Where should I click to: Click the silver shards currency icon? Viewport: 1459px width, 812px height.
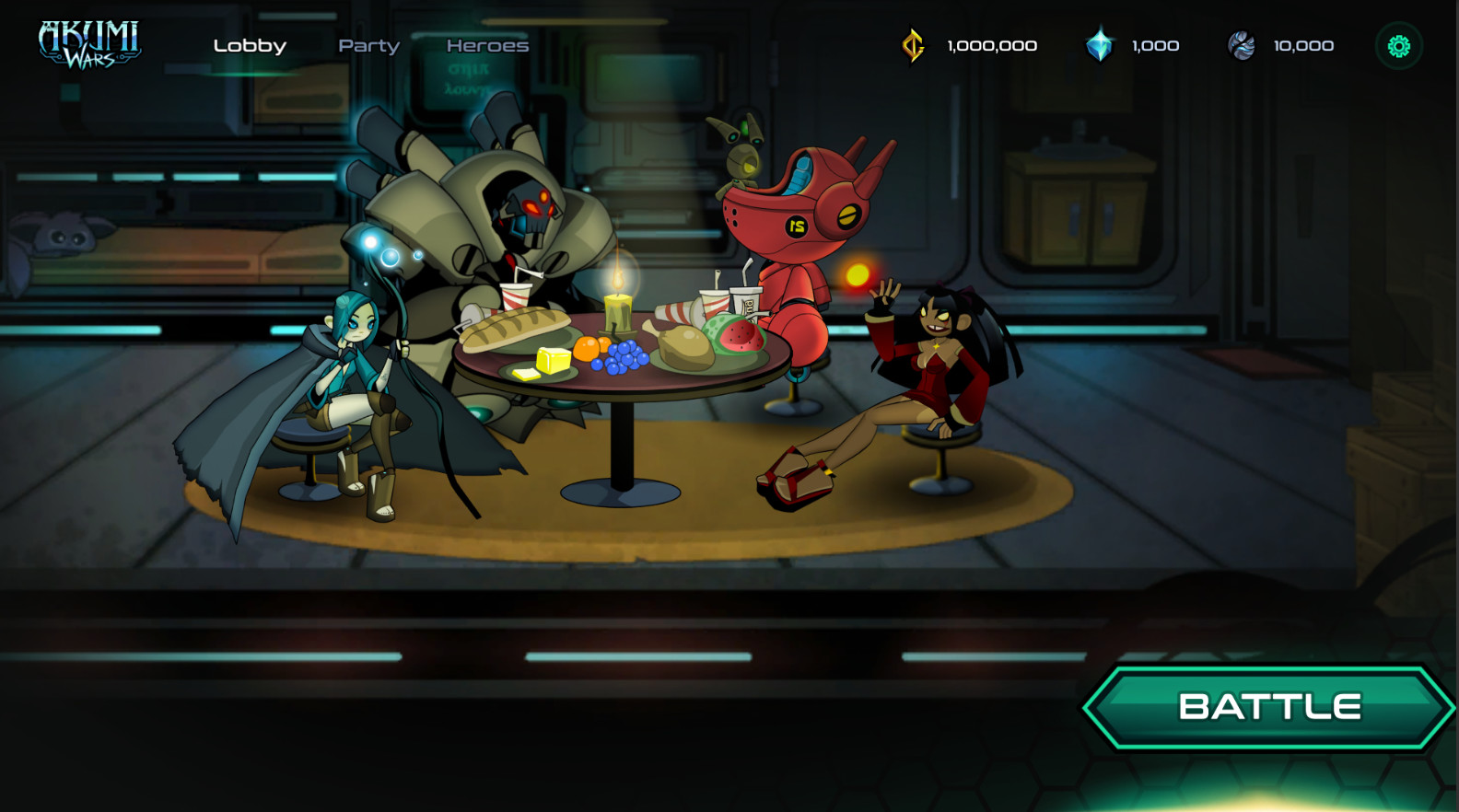(1242, 44)
